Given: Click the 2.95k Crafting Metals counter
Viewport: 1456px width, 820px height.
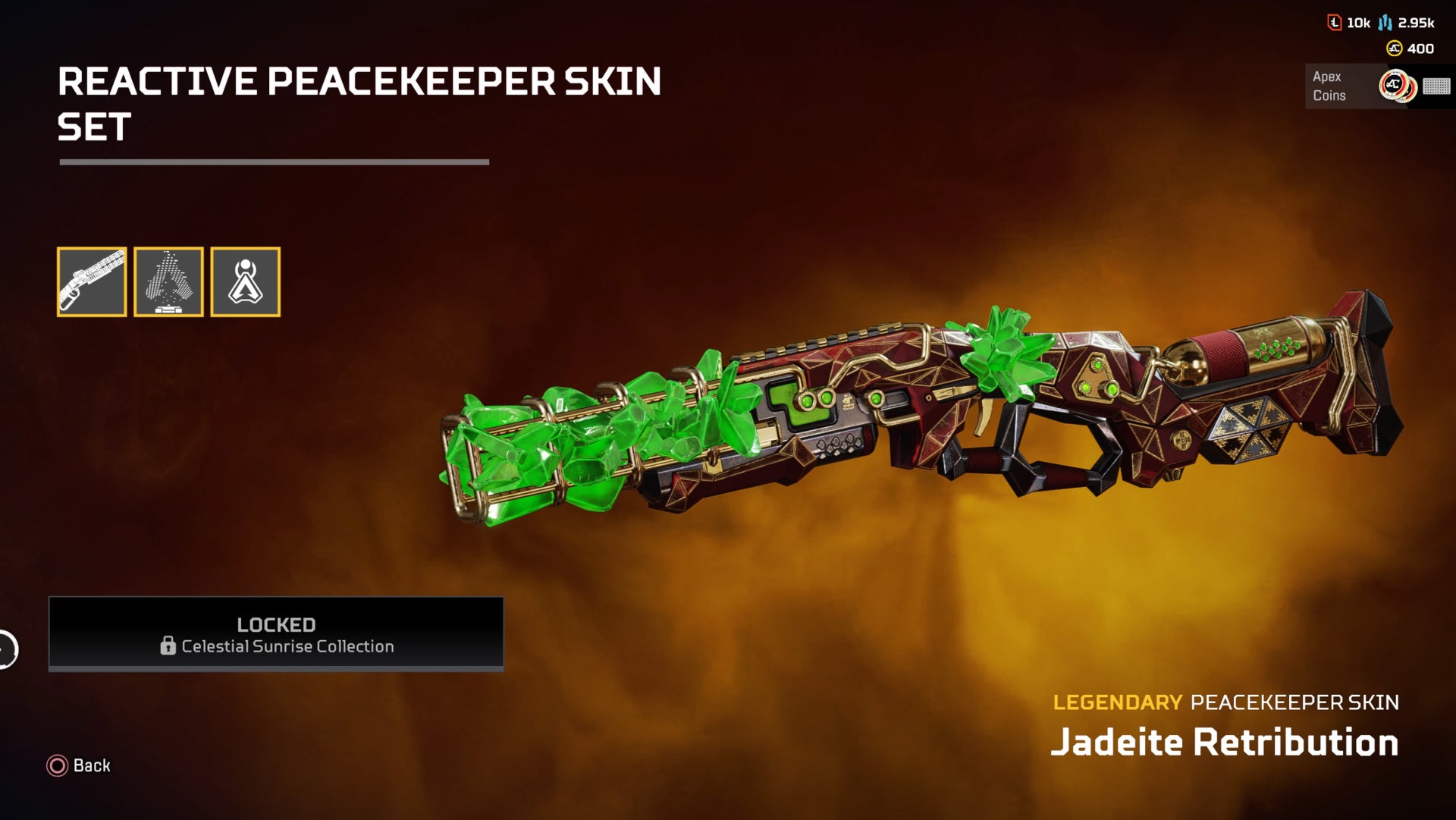Looking at the screenshot, I should [1415, 24].
